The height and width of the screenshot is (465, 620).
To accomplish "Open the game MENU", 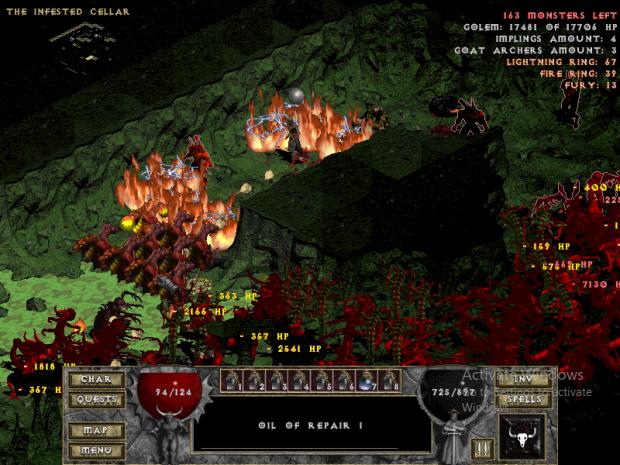I will click(96, 450).
